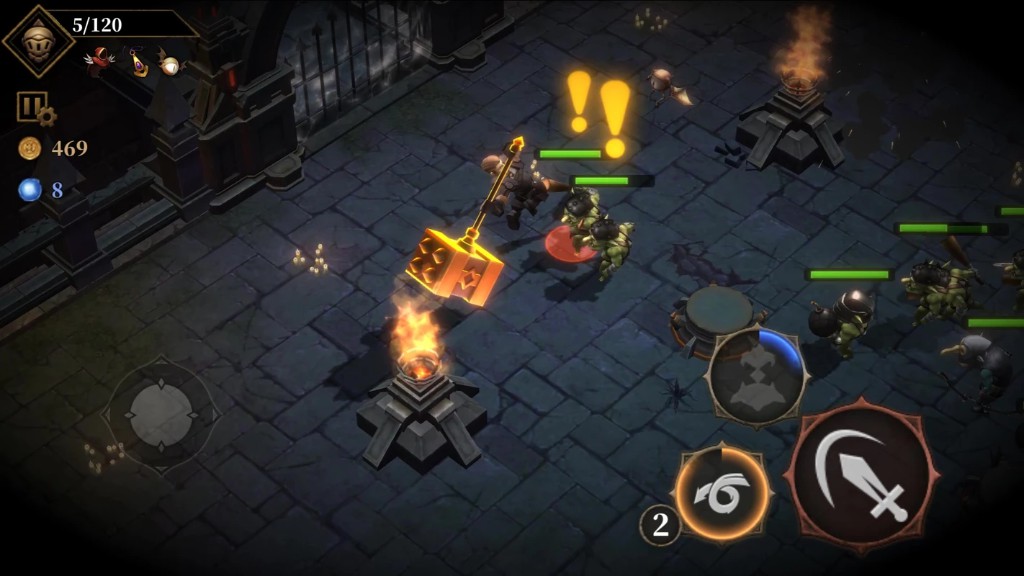Viewport: 1024px width, 576px height.
Task: Tap the virtual movement joystick
Action: [161, 411]
